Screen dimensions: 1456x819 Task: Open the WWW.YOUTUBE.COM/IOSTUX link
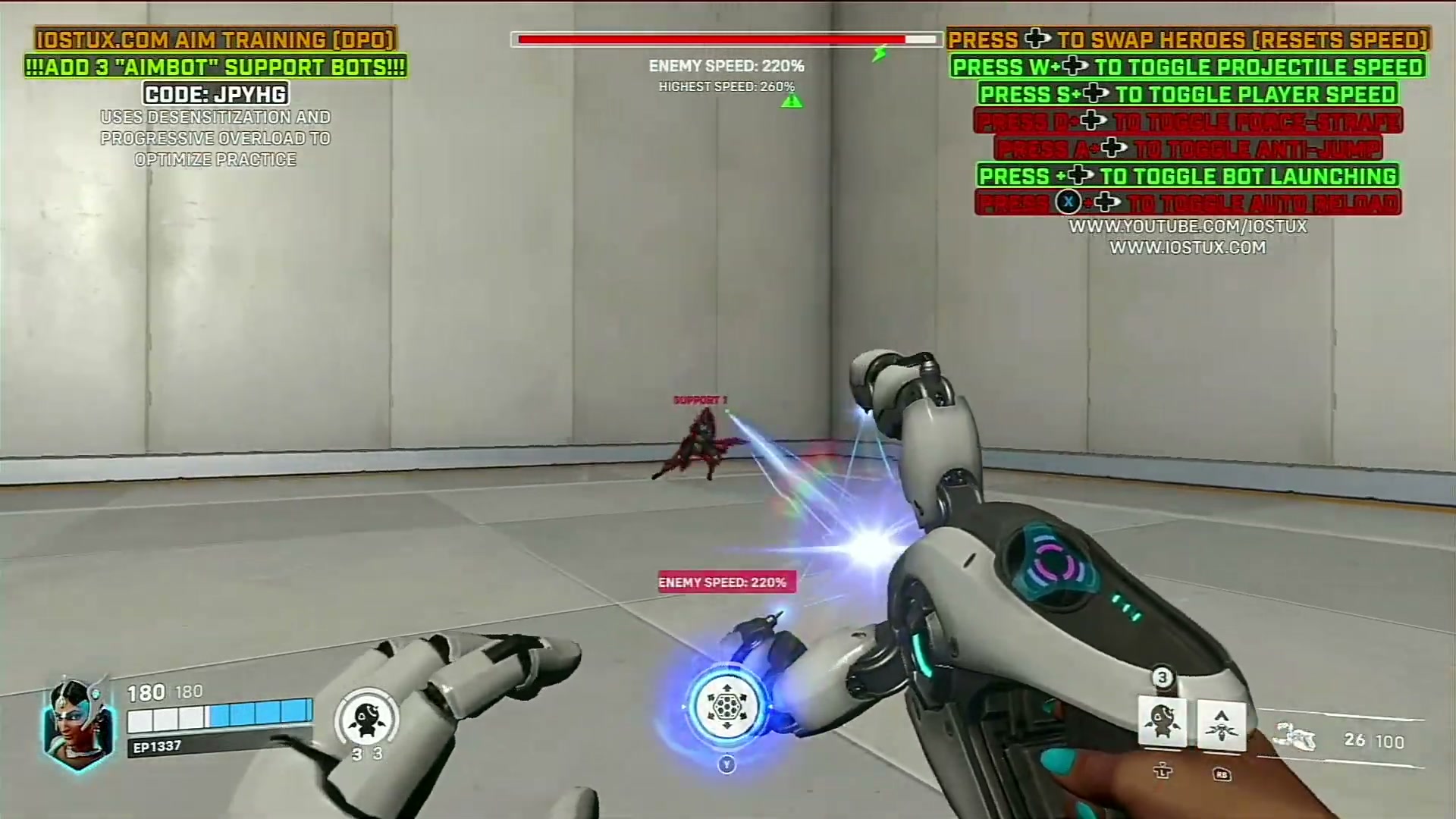point(1188,226)
